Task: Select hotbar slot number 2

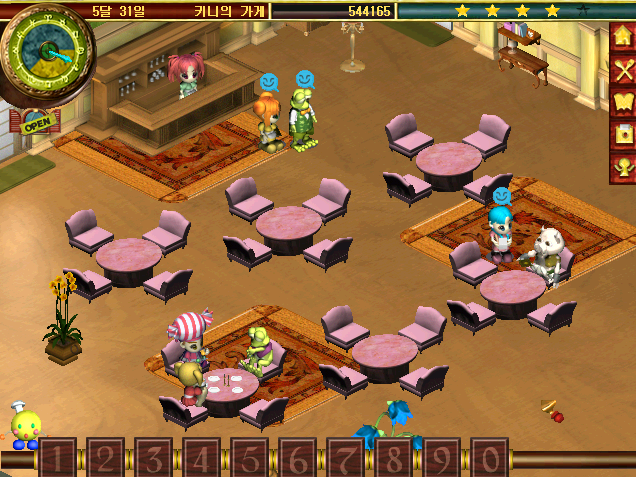Action: coord(105,458)
